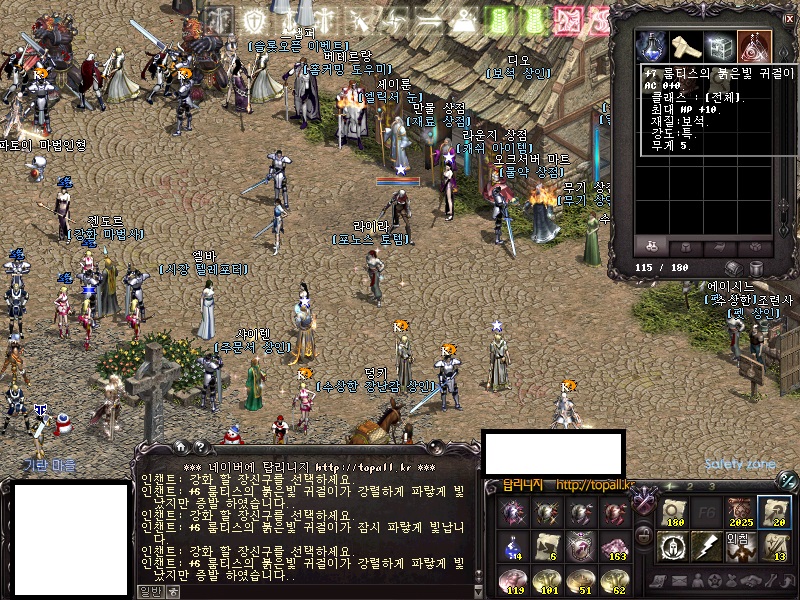Click the trash can icon in inventory
The image size is (800, 600).
[x=756, y=268]
